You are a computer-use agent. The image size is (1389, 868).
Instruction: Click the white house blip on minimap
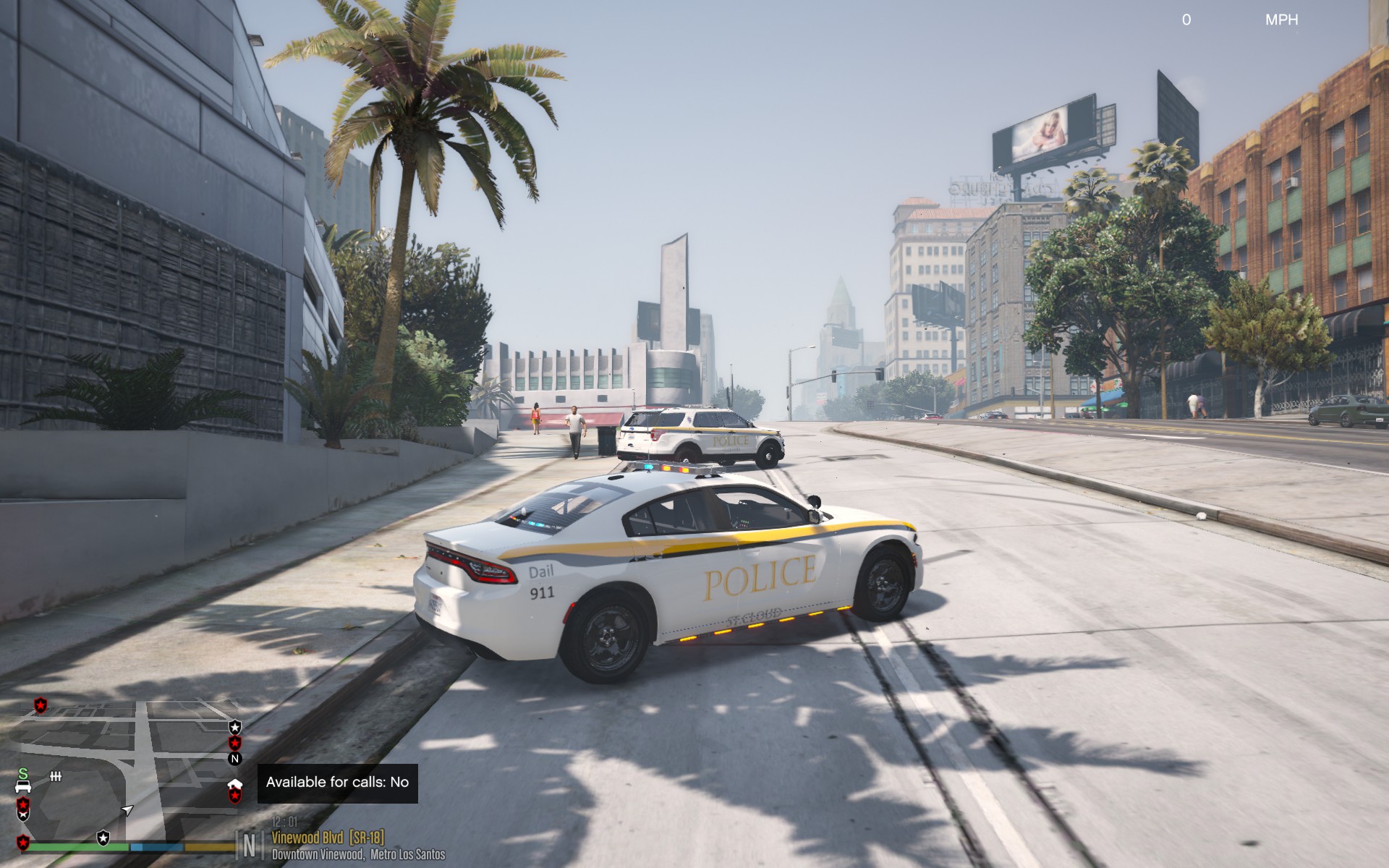[x=234, y=783]
